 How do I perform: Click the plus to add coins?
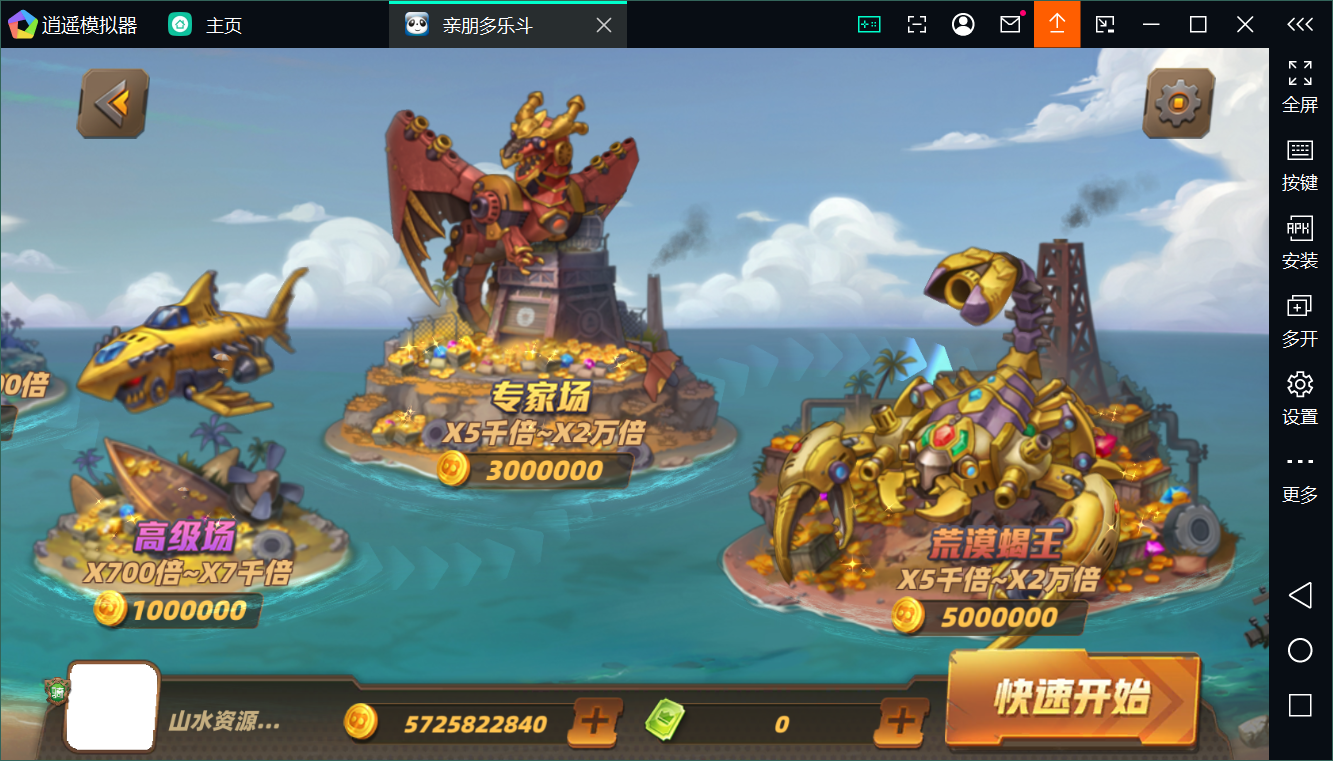click(595, 723)
